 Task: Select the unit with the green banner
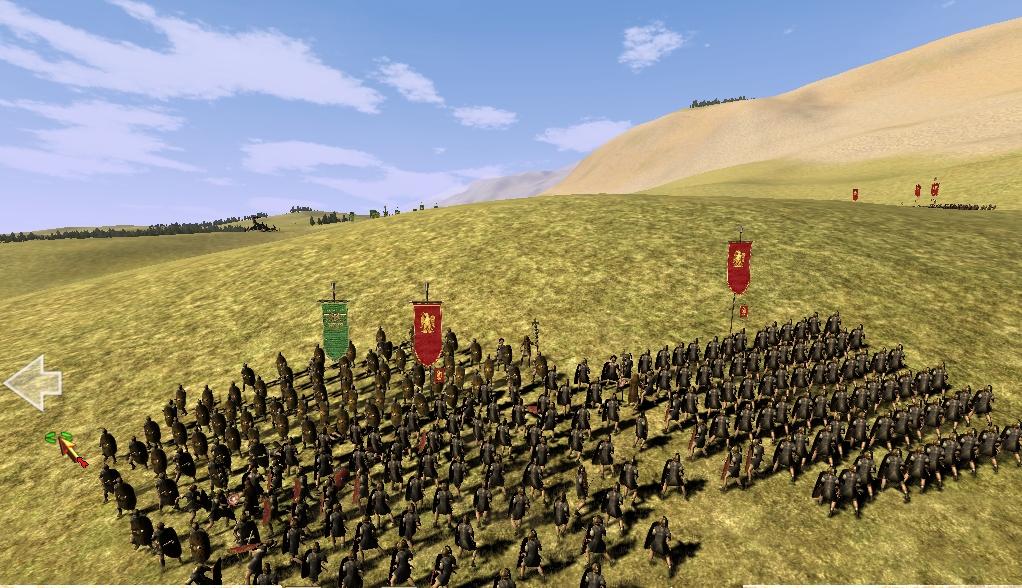335,330
